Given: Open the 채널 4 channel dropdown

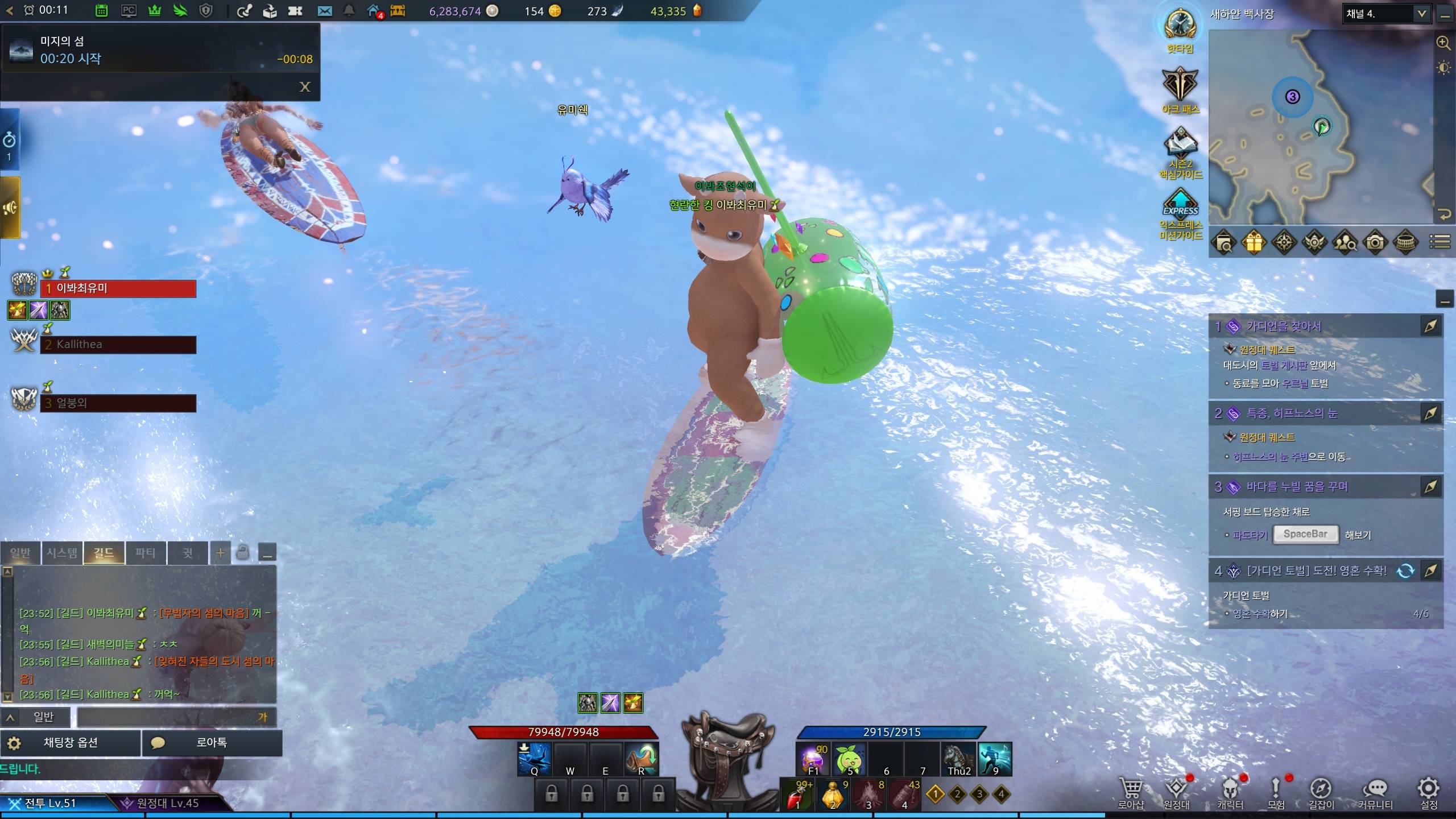Looking at the screenshot, I should point(1385,14).
